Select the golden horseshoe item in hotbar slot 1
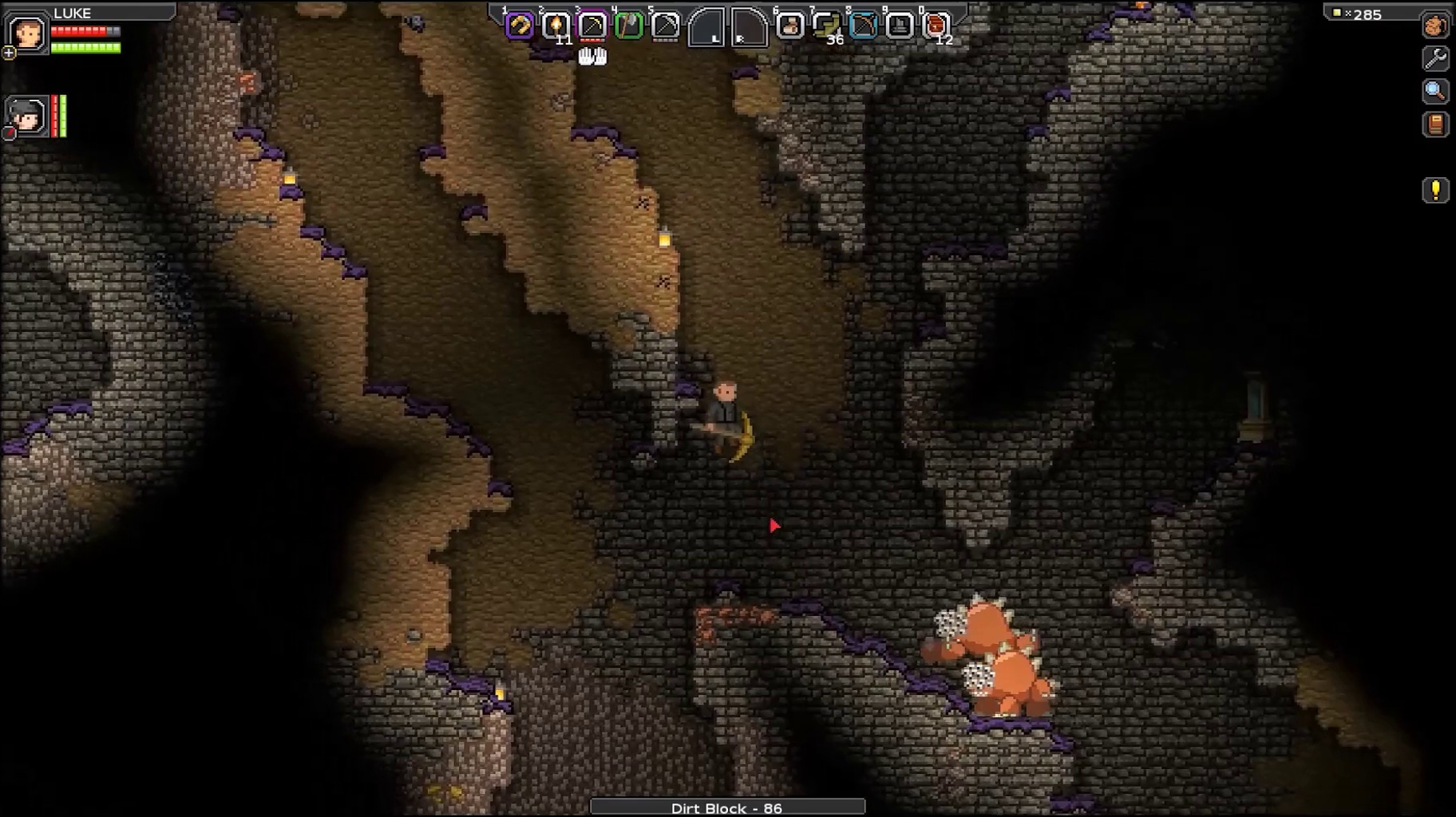Image resolution: width=1456 pixels, height=817 pixels. click(520, 26)
